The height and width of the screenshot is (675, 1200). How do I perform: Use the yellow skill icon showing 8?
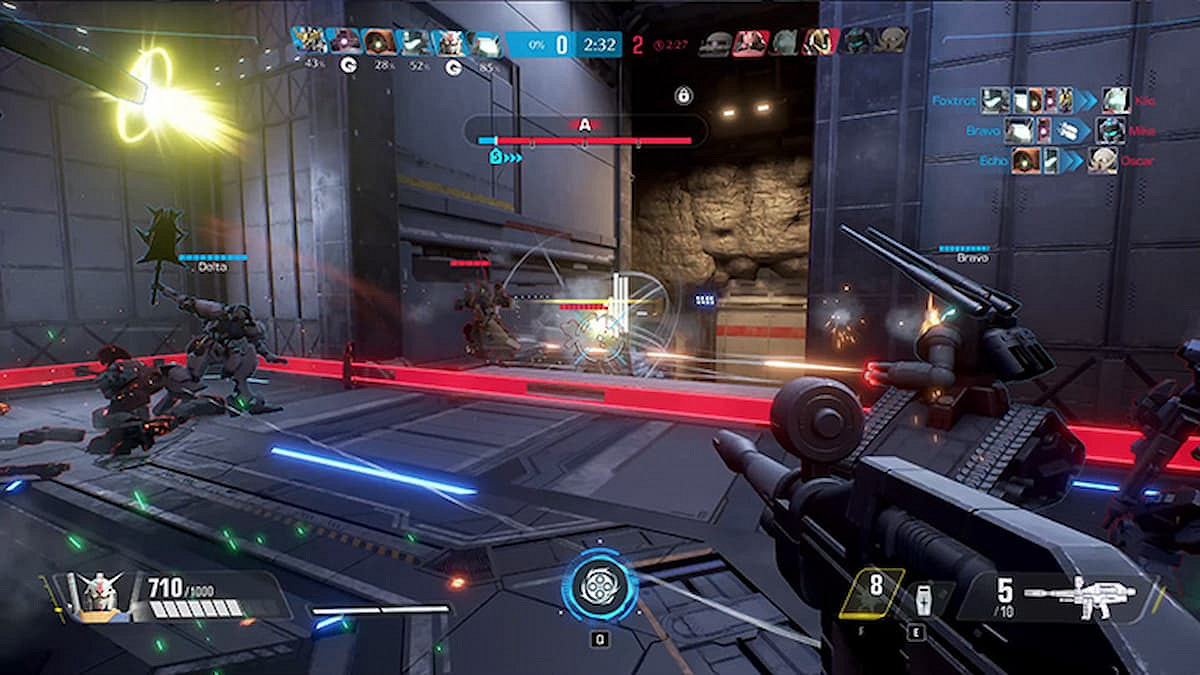873,592
